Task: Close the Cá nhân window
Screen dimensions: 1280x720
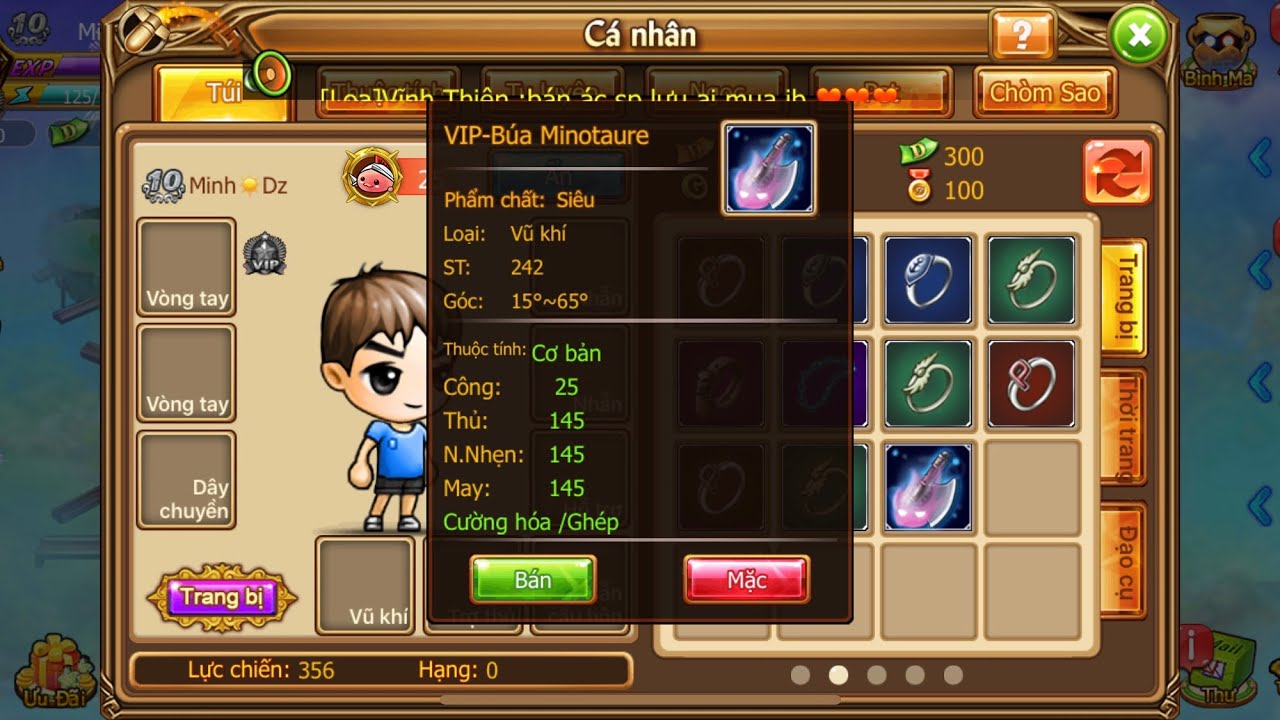Action: 1138,39
